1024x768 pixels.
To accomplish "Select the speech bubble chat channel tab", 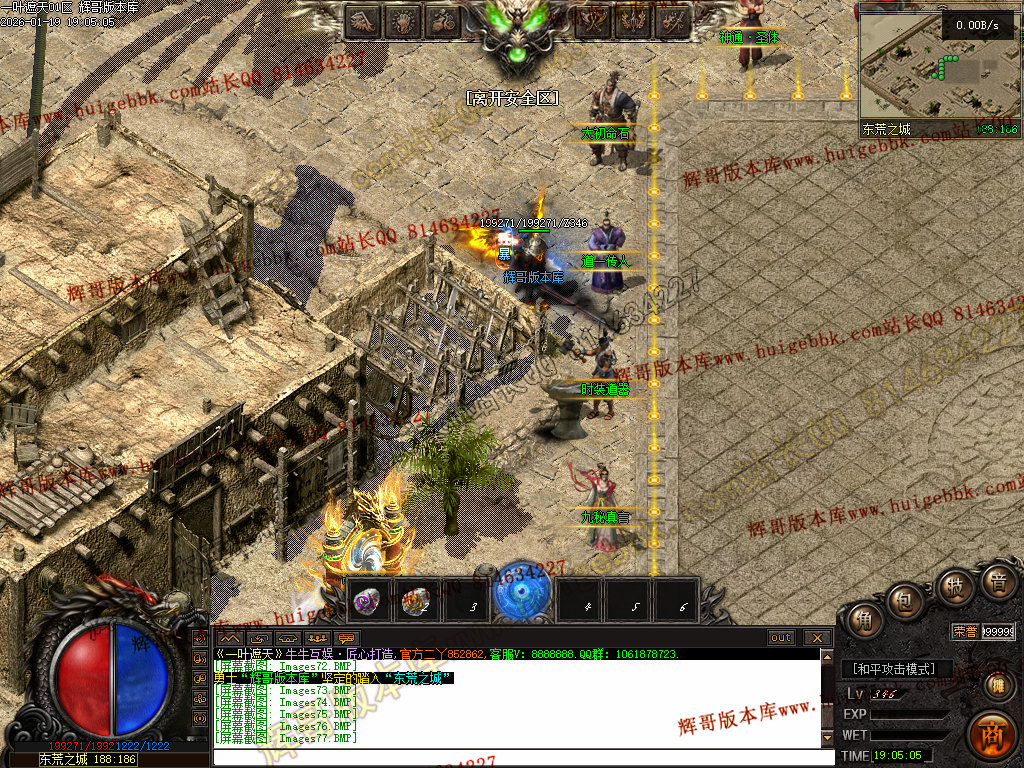I will click(x=346, y=638).
